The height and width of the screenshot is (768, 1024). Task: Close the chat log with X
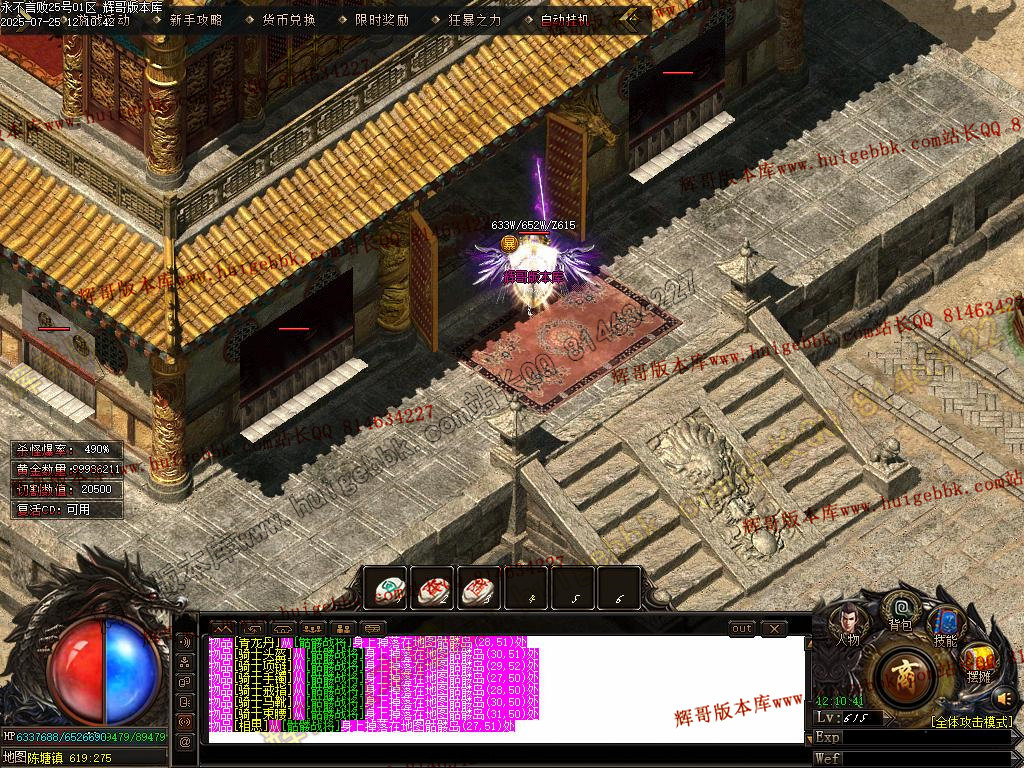pos(773,628)
